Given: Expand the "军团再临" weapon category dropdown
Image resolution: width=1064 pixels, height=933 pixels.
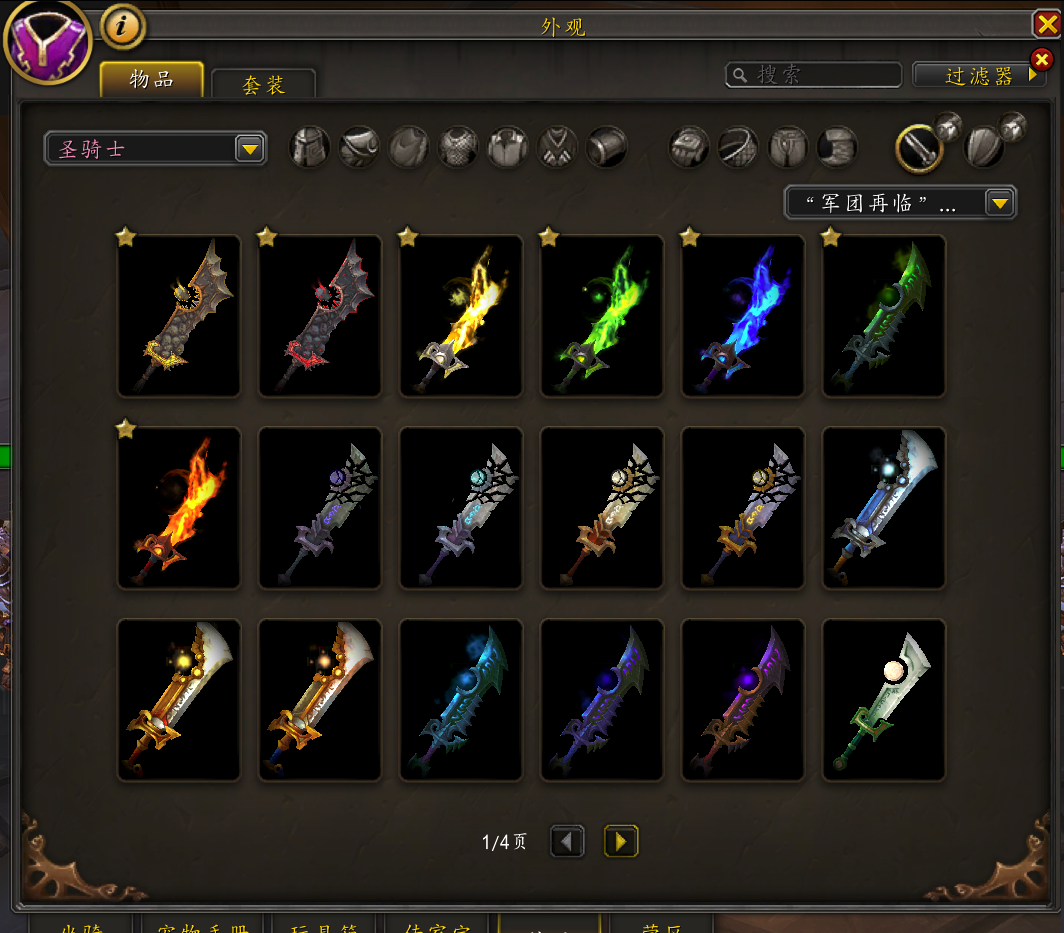Looking at the screenshot, I should 900,203.
